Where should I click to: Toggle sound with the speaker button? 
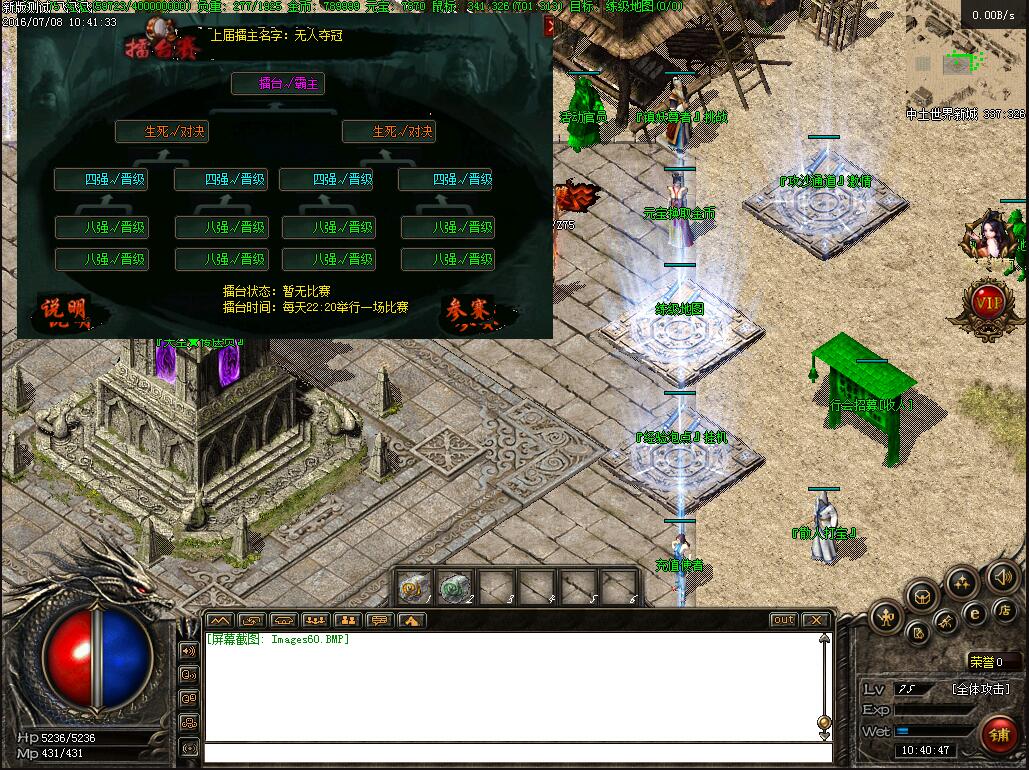coord(1003,576)
